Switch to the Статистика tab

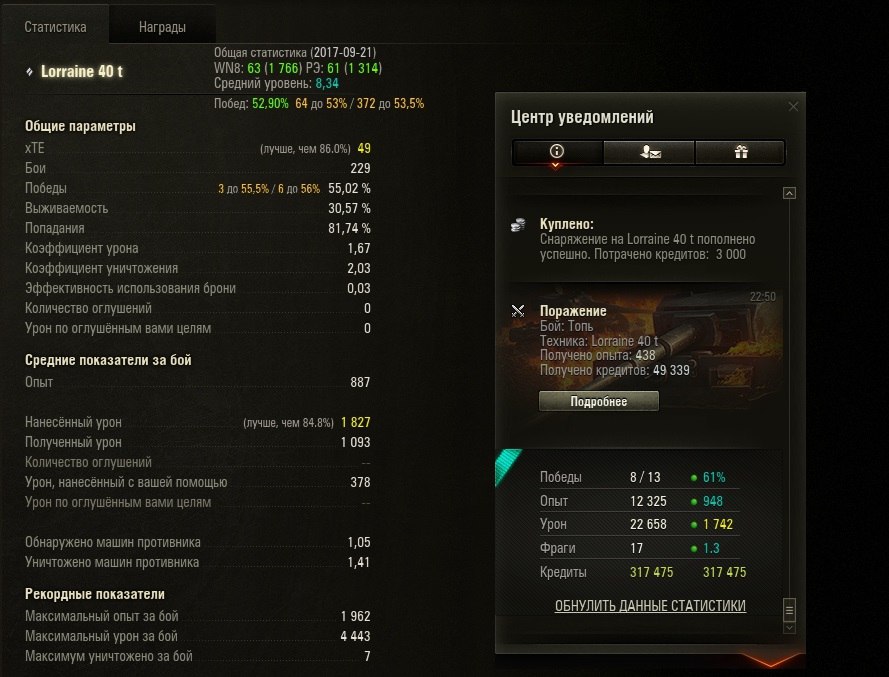(55, 27)
